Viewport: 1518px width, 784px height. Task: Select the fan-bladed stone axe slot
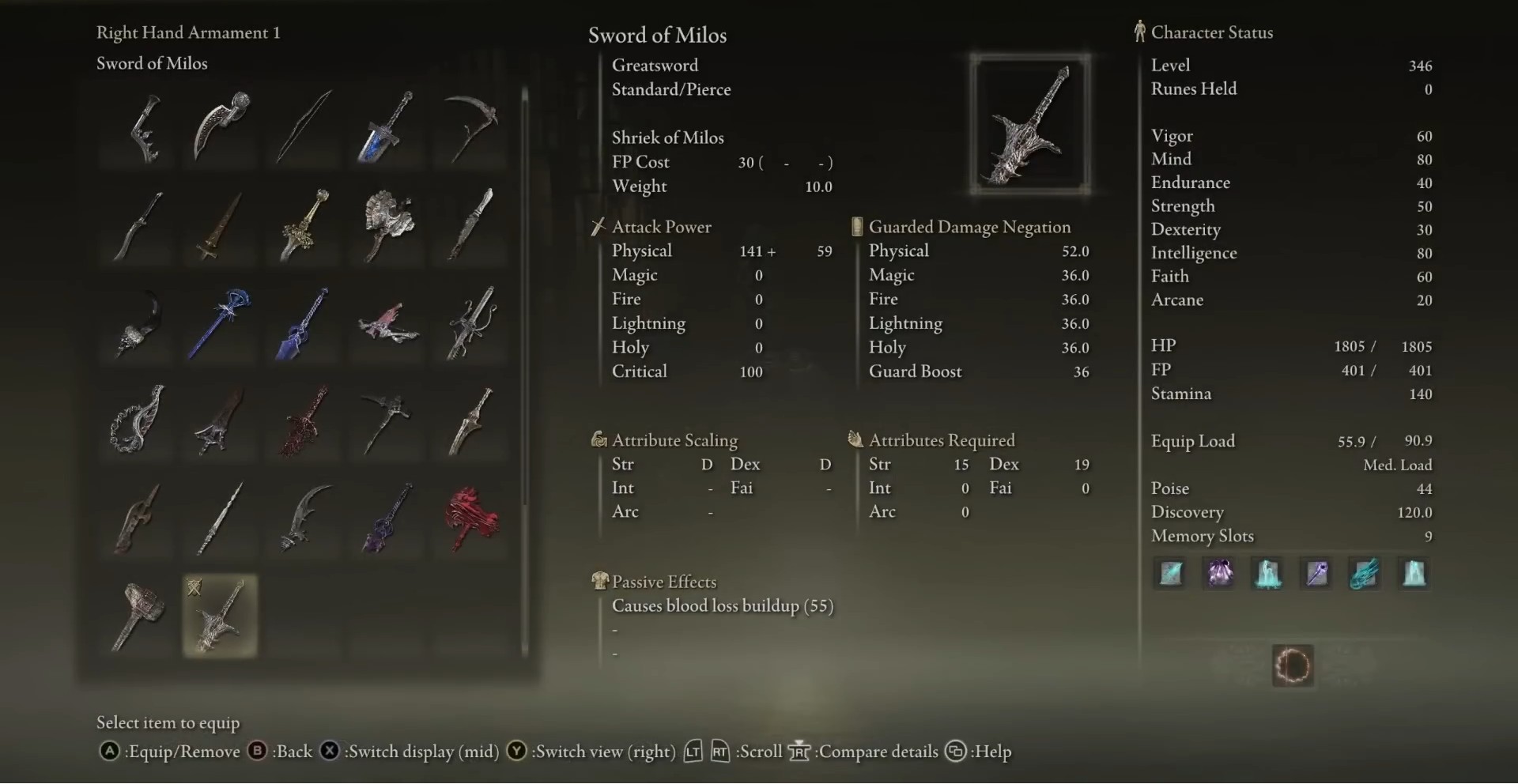(387, 224)
